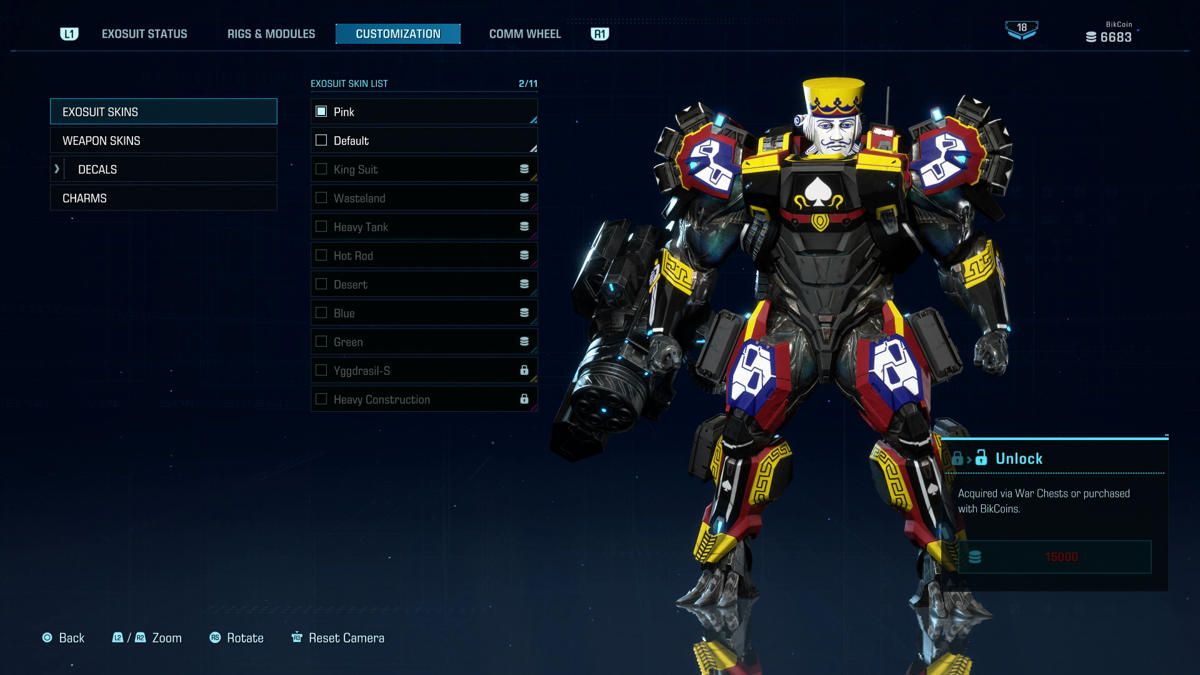This screenshot has height=675, width=1200.
Task: Expand the Decals category
Action: pyautogui.click(x=163, y=170)
